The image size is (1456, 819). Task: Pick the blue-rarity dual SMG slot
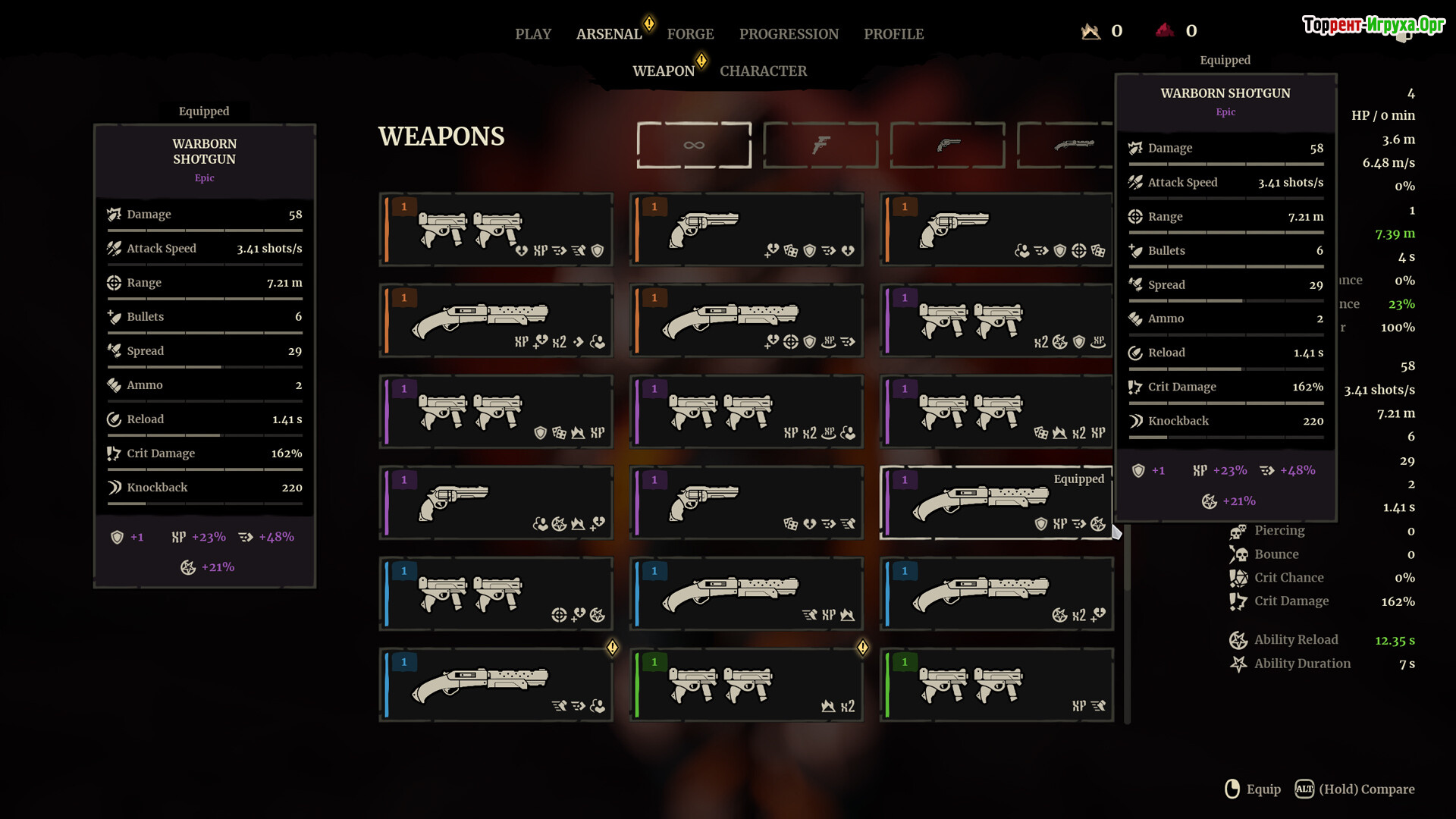496,593
